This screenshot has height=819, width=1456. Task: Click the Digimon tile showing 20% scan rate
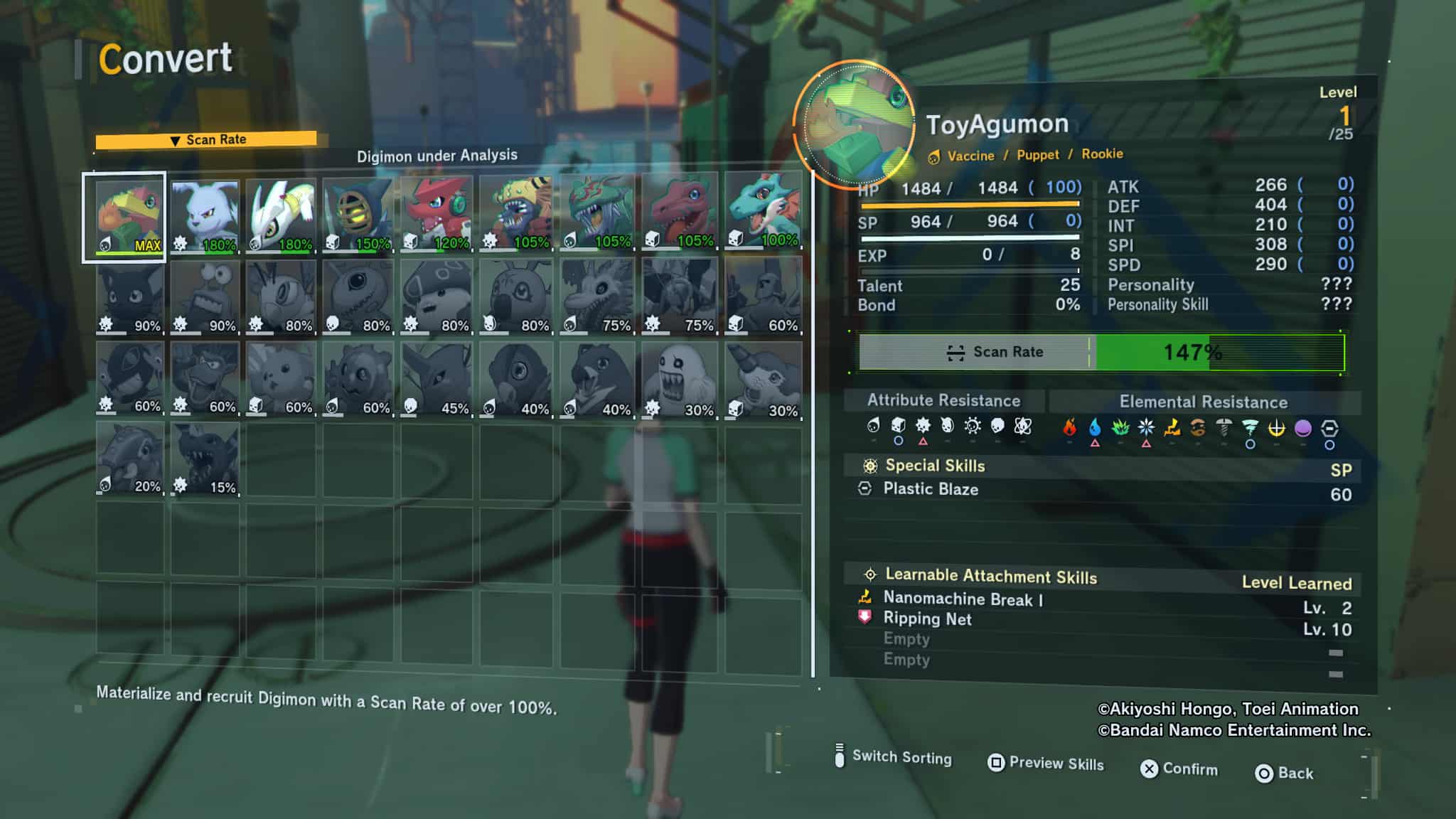pos(130,459)
